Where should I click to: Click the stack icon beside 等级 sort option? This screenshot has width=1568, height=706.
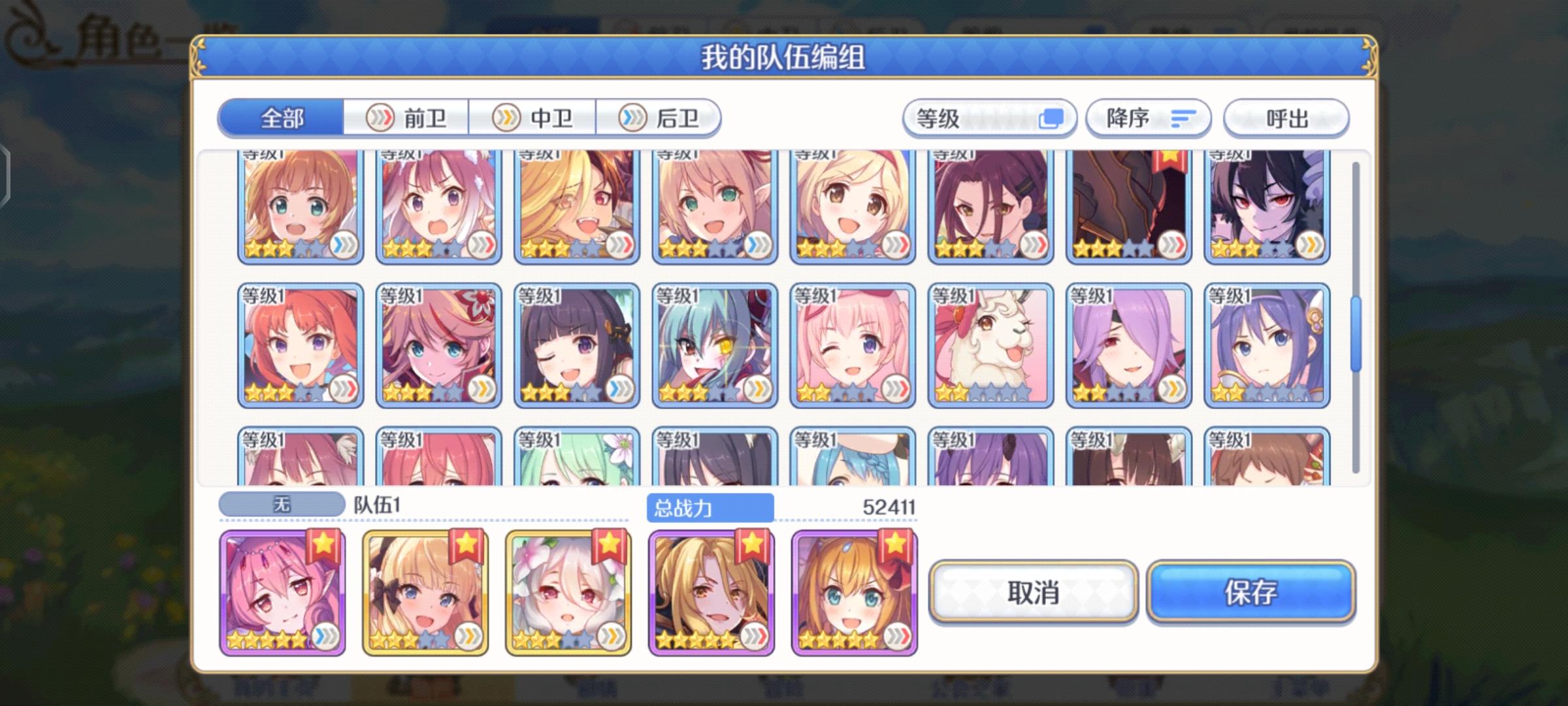1054,118
